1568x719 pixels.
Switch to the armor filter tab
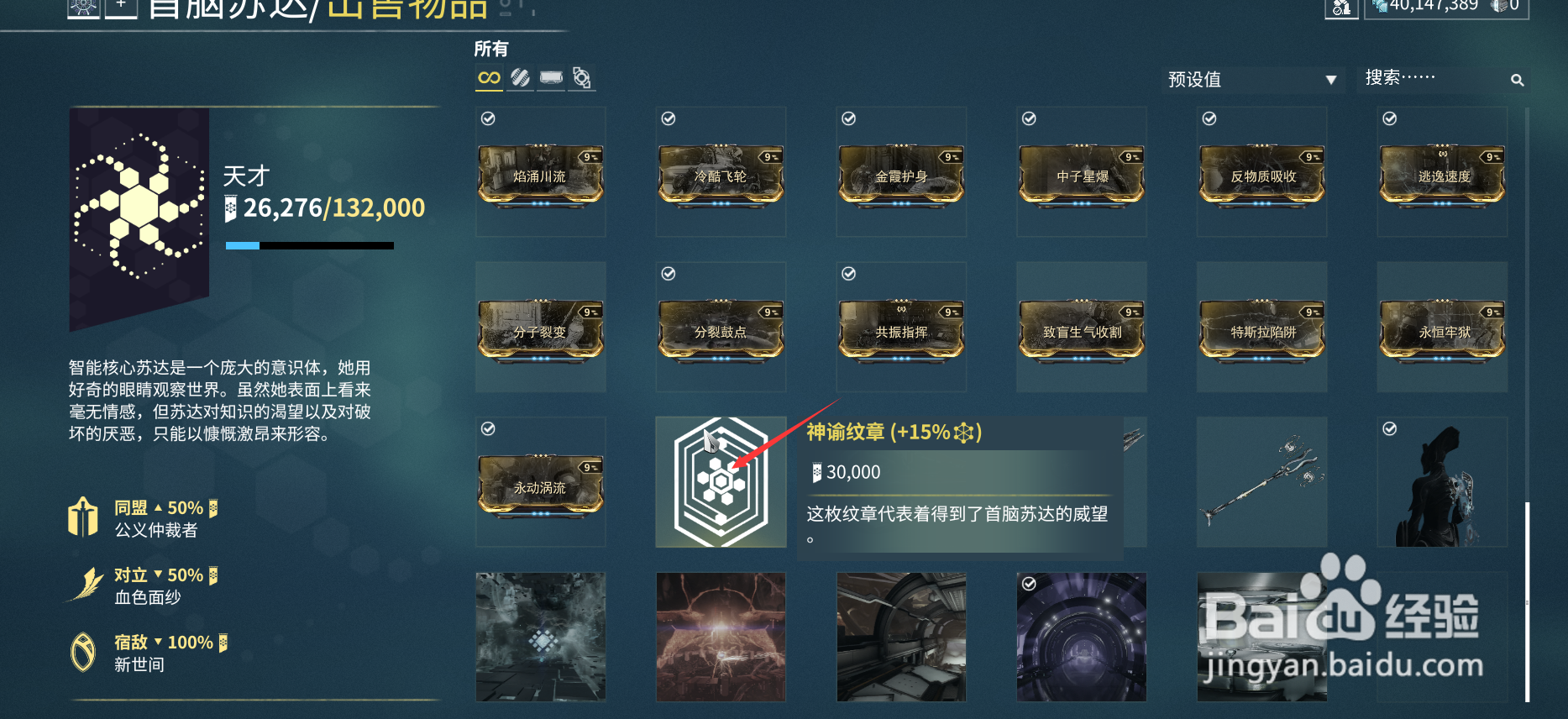[x=551, y=77]
